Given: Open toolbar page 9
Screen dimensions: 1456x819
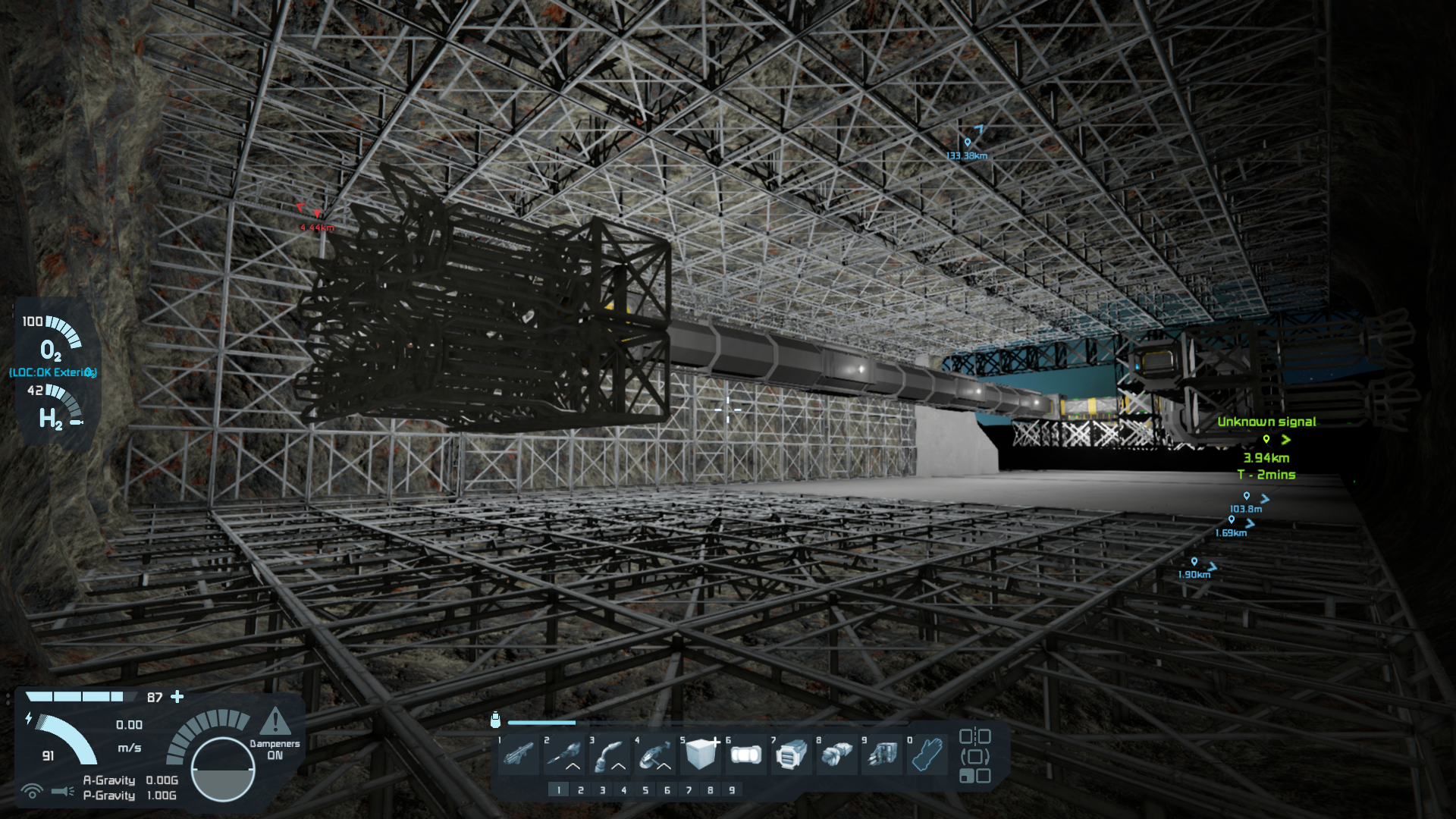Looking at the screenshot, I should point(732,790).
